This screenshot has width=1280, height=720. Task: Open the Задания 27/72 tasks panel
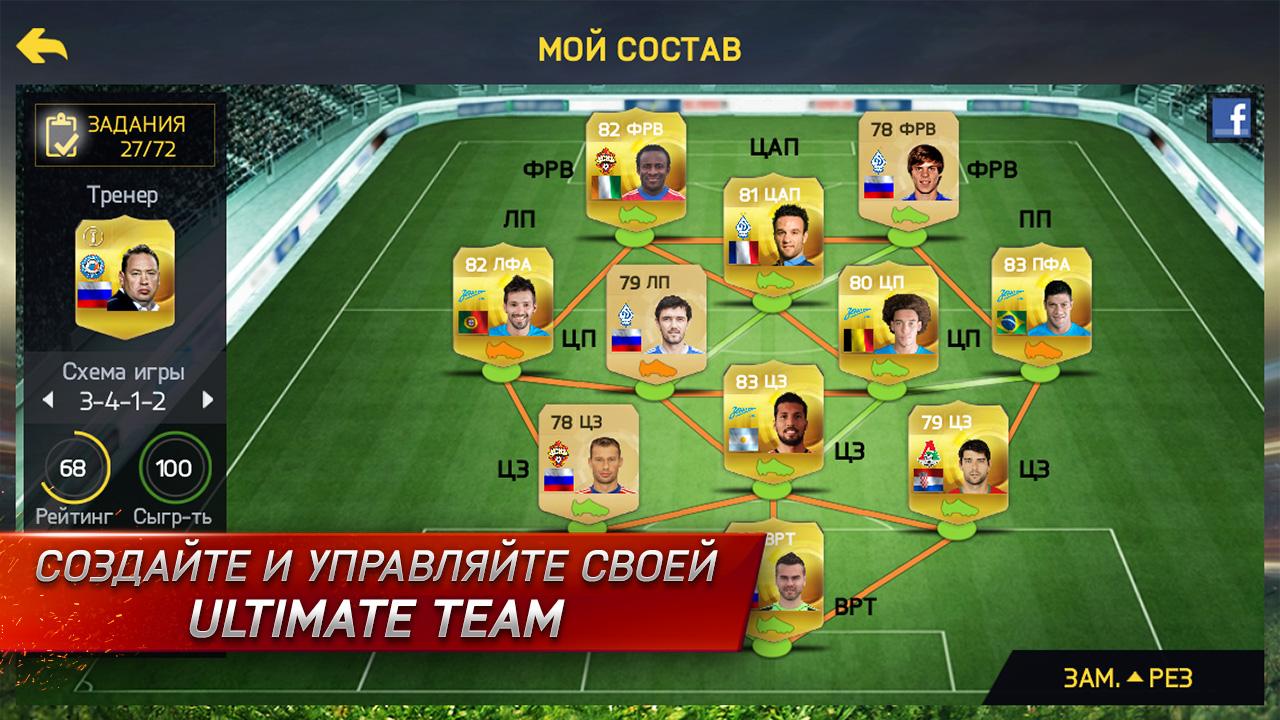125,137
